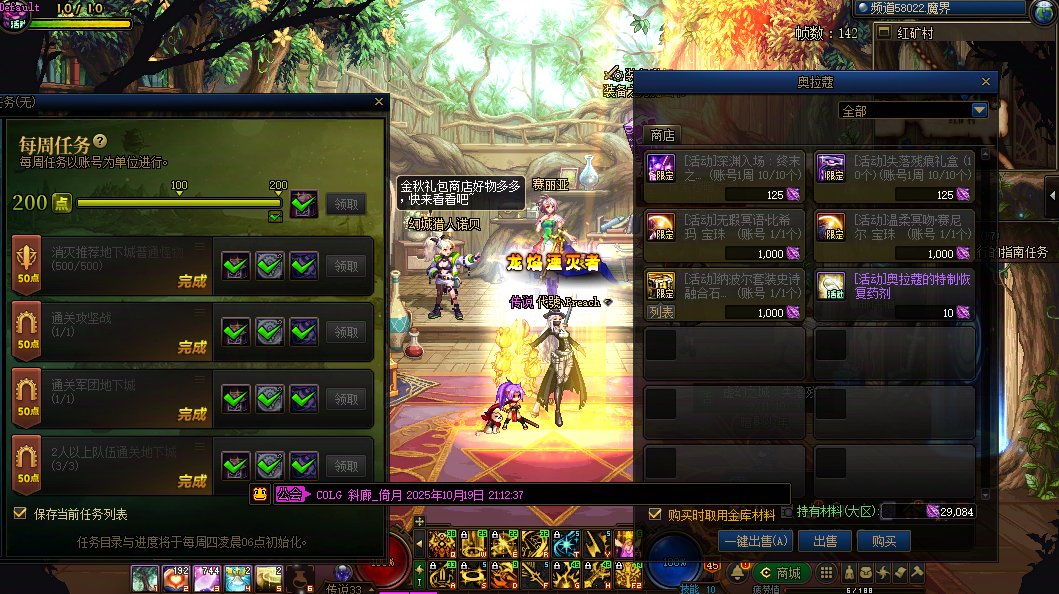Toggle 购买时取用金库材料 checkbox

pyautogui.click(x=655, y=514)
